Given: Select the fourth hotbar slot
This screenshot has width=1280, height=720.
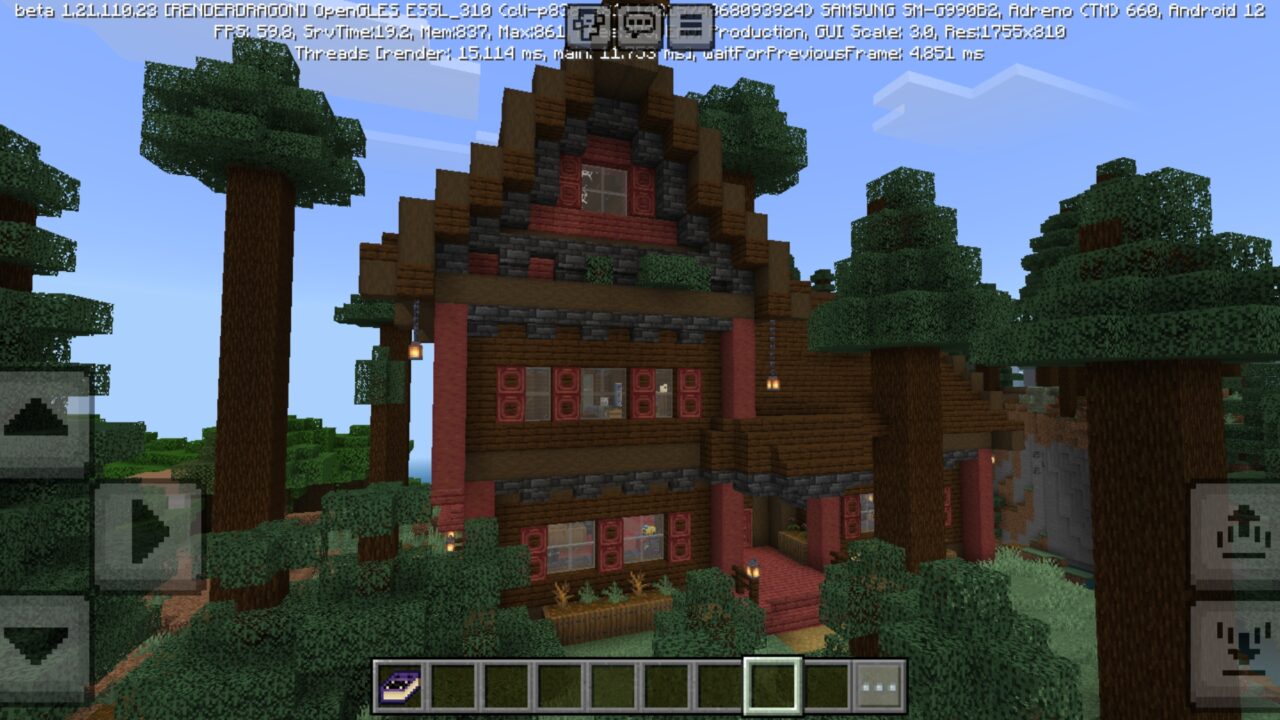Looking at the screenshot, I should point(560,686).
